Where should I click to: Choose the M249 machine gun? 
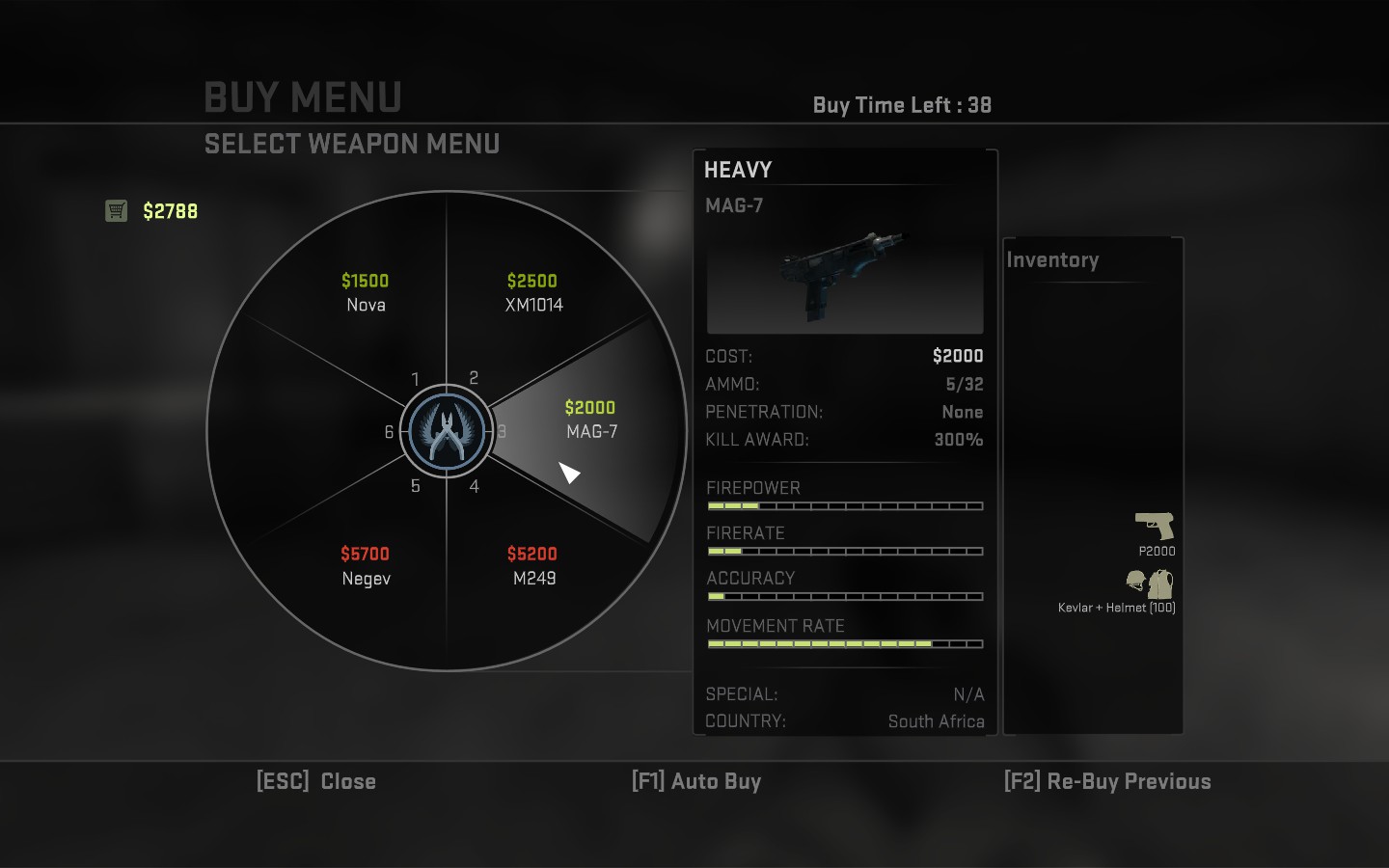pos(532,566)
